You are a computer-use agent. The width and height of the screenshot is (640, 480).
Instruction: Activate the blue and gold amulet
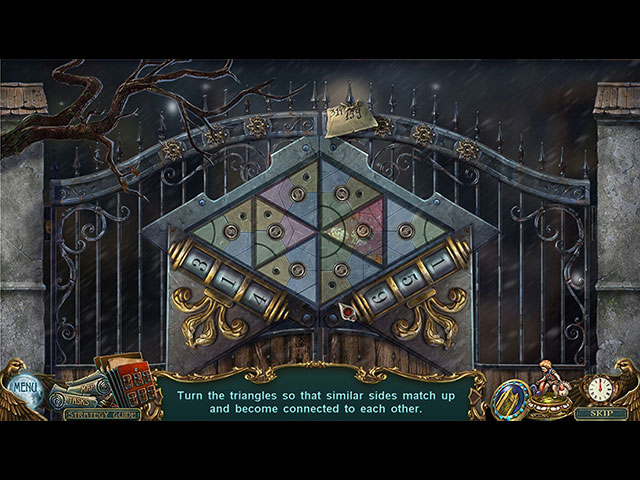(x=510, y=394)
